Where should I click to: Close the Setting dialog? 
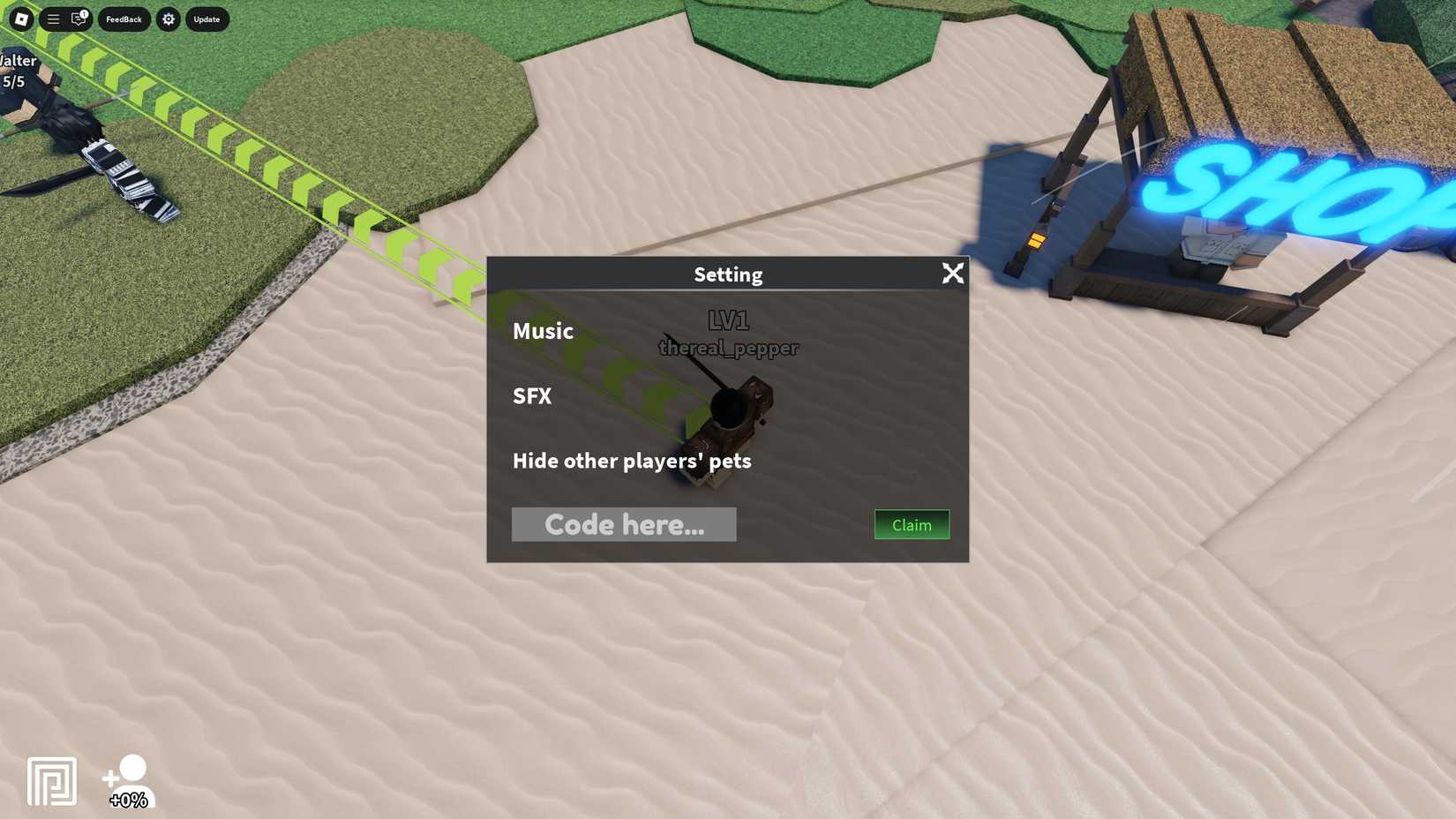pos(953,274)
